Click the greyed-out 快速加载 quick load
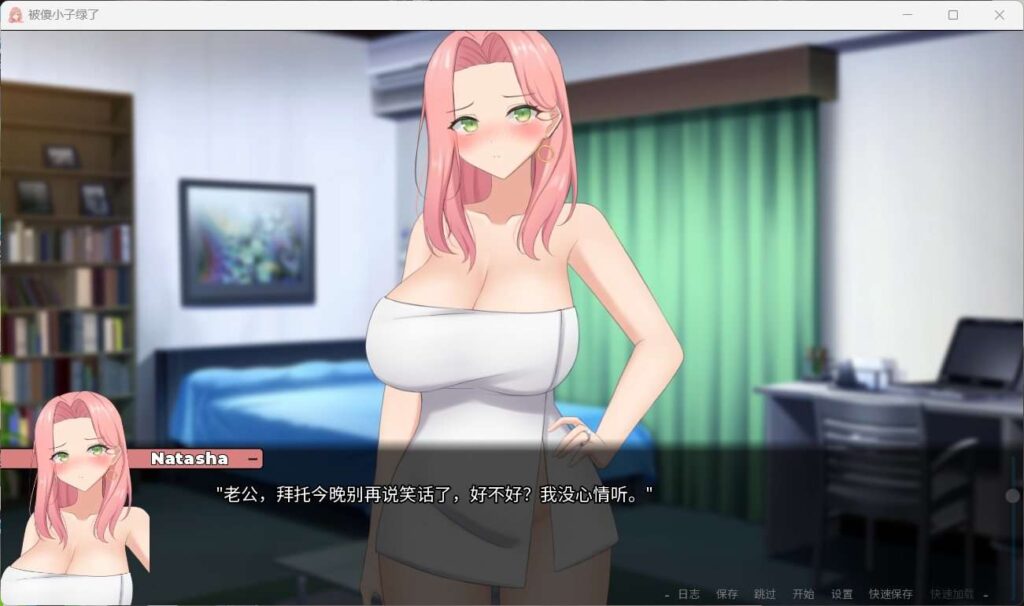 coord(950,594)
